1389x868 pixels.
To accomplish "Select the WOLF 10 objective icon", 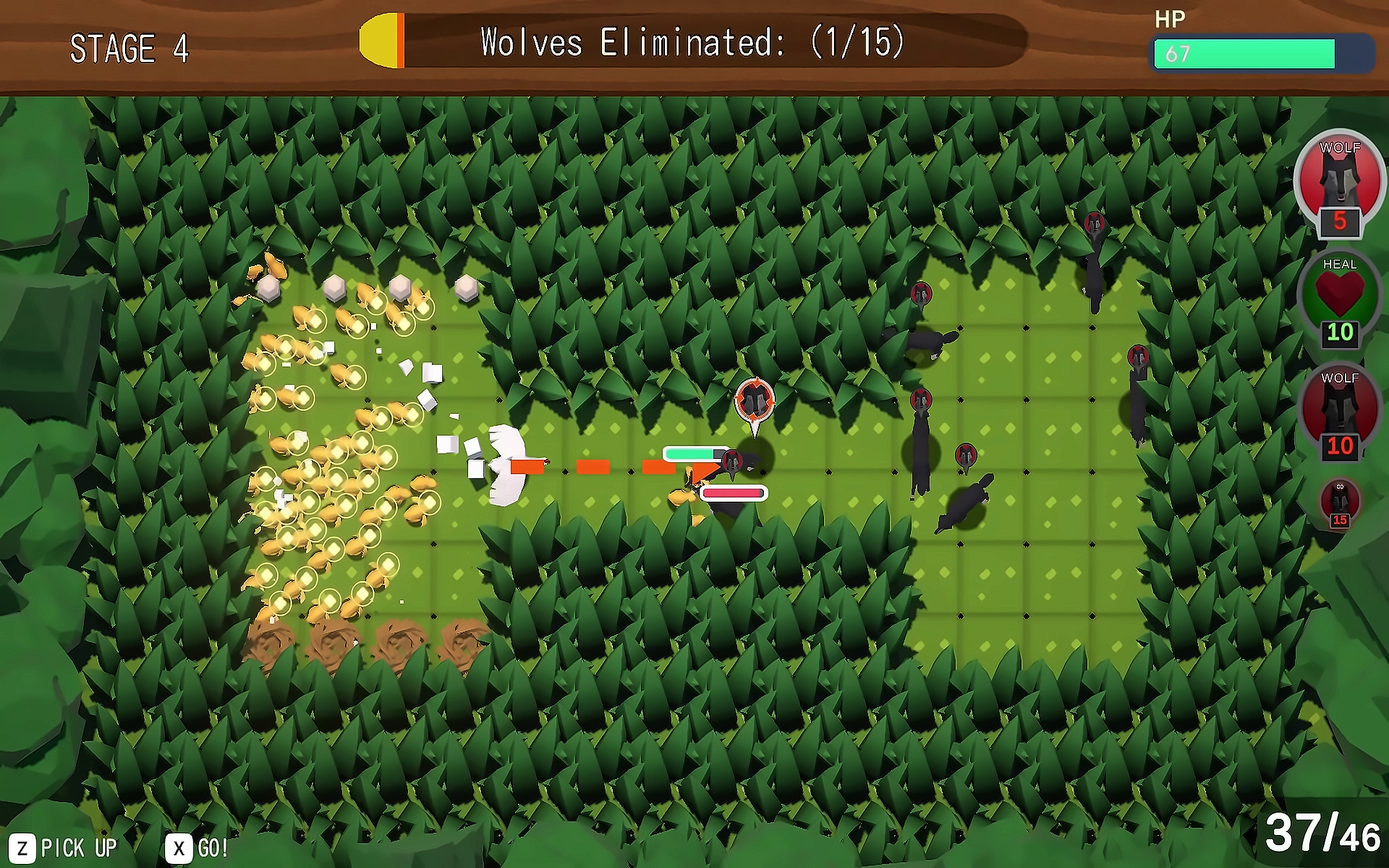I will [x=1340, y=410].
